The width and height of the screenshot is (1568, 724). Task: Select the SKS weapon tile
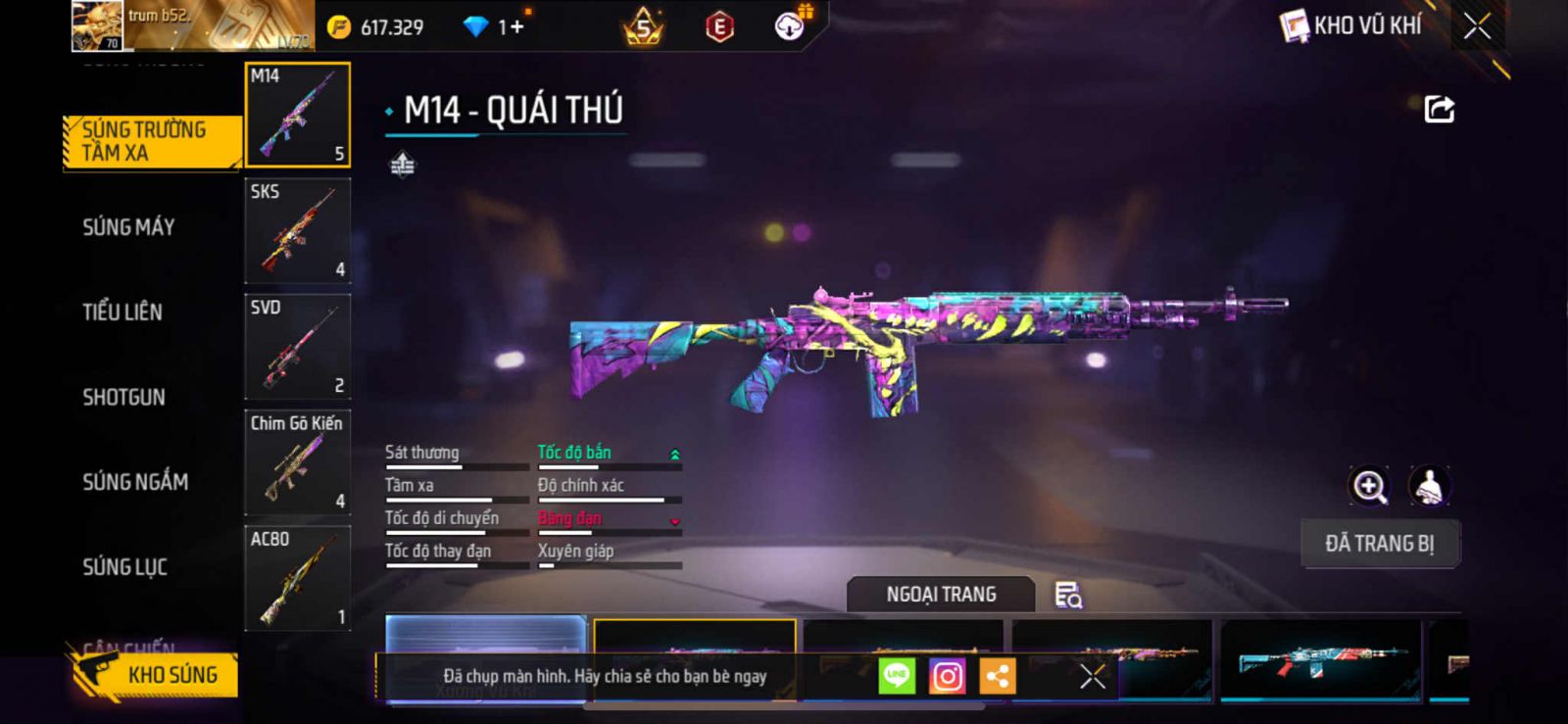298,231
